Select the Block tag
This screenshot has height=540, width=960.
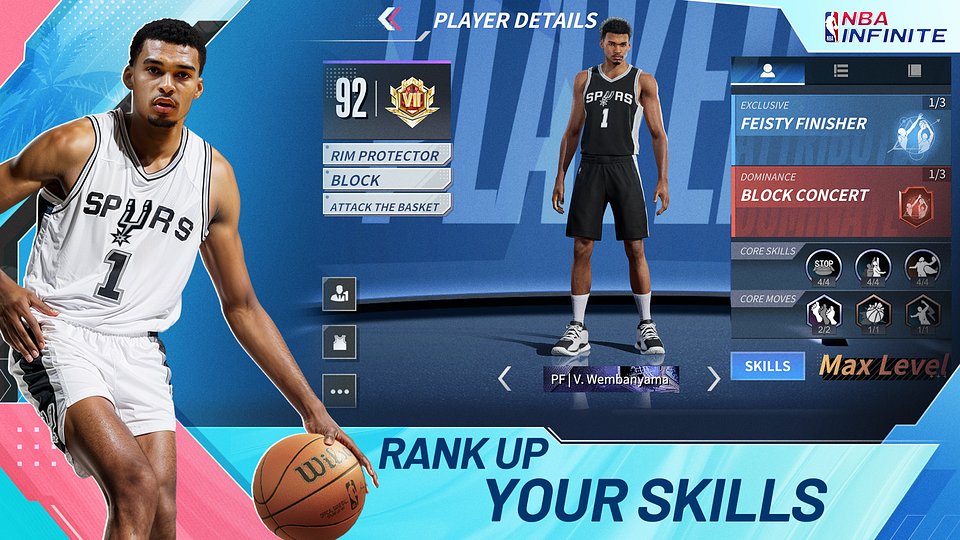click(386, 180)
